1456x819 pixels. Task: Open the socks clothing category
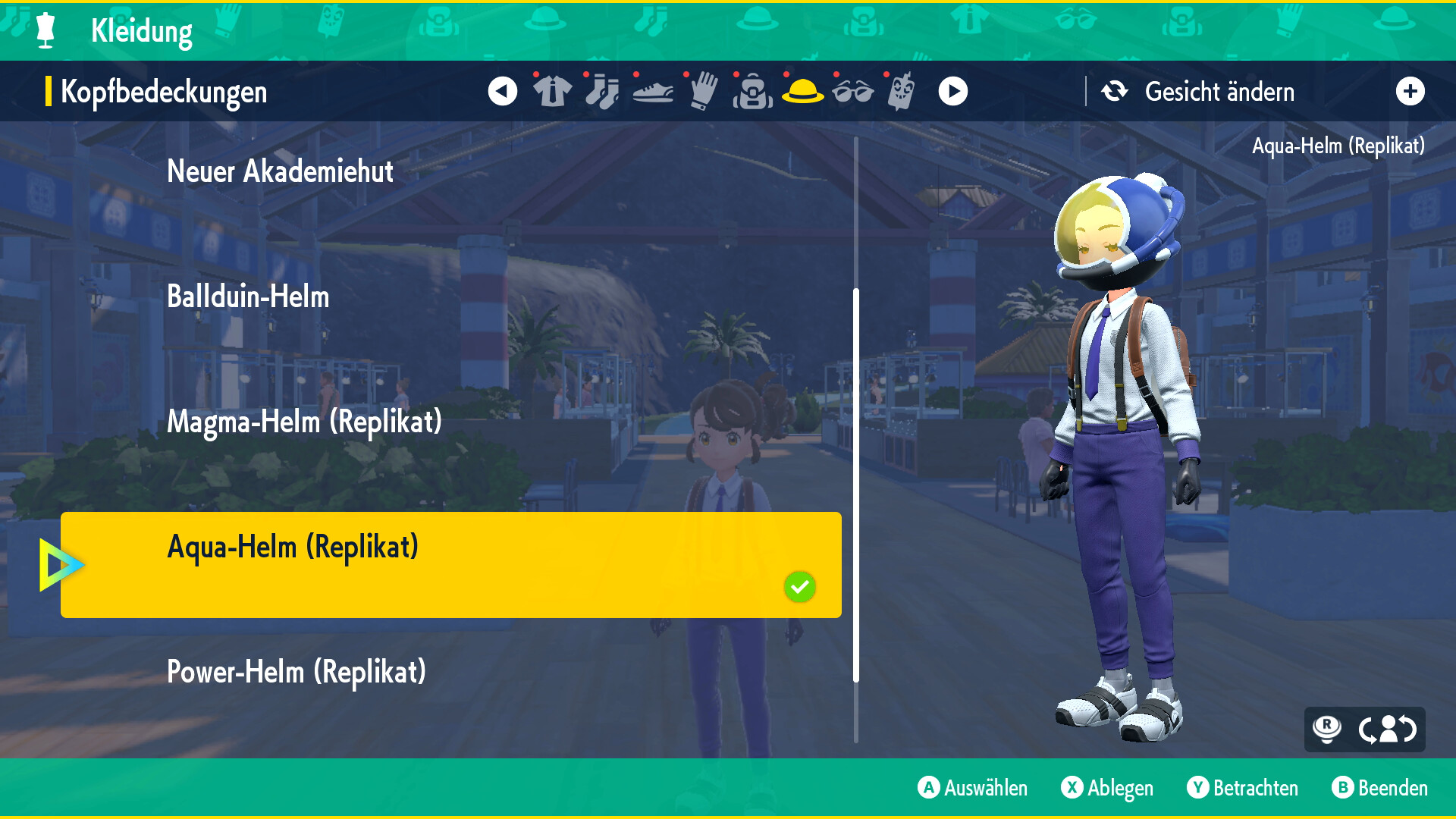coord(602,92)
